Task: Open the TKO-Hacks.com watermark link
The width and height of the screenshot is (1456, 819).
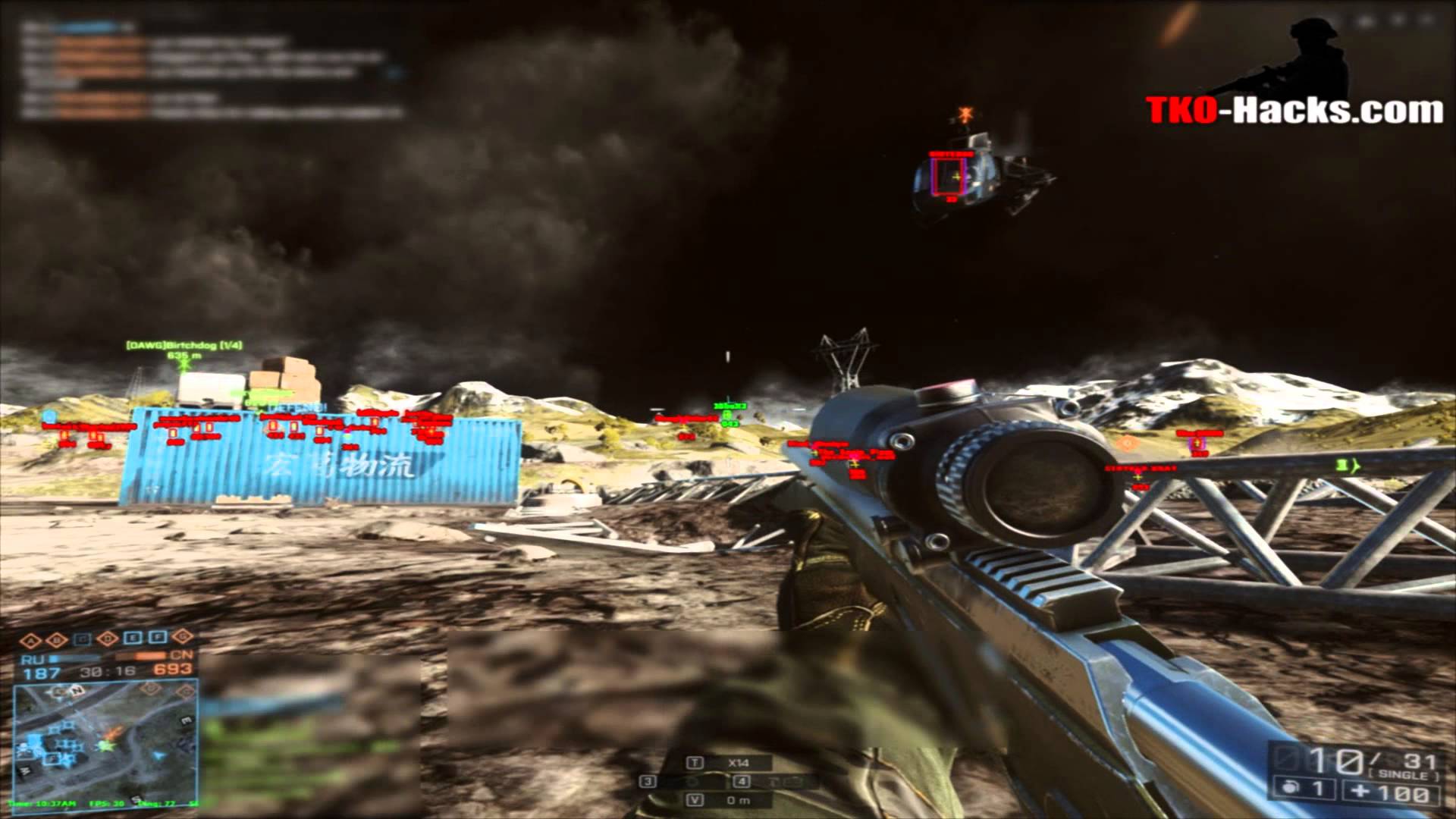Action: click(1294, 111)
